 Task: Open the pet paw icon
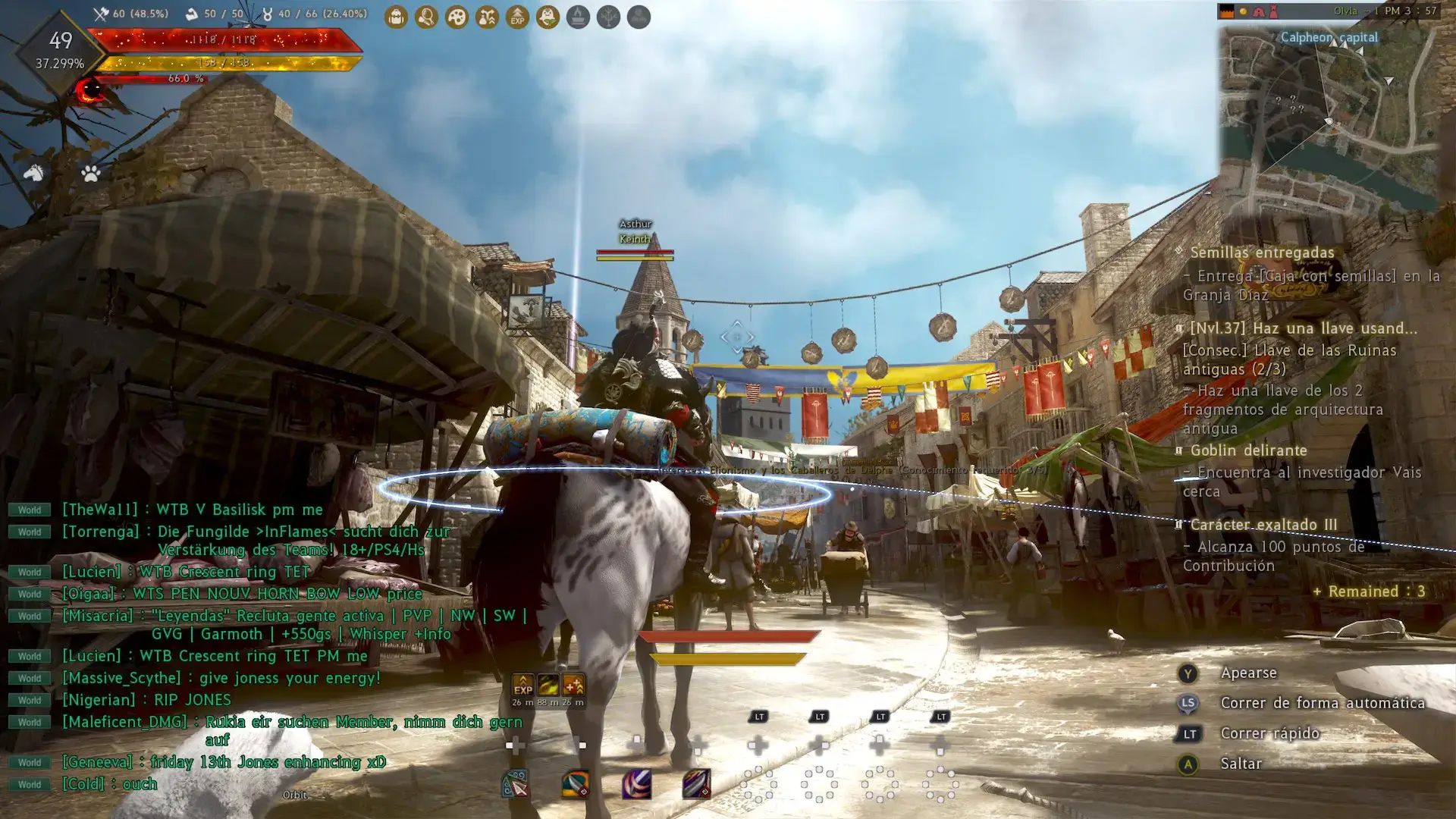click(91, 174)
